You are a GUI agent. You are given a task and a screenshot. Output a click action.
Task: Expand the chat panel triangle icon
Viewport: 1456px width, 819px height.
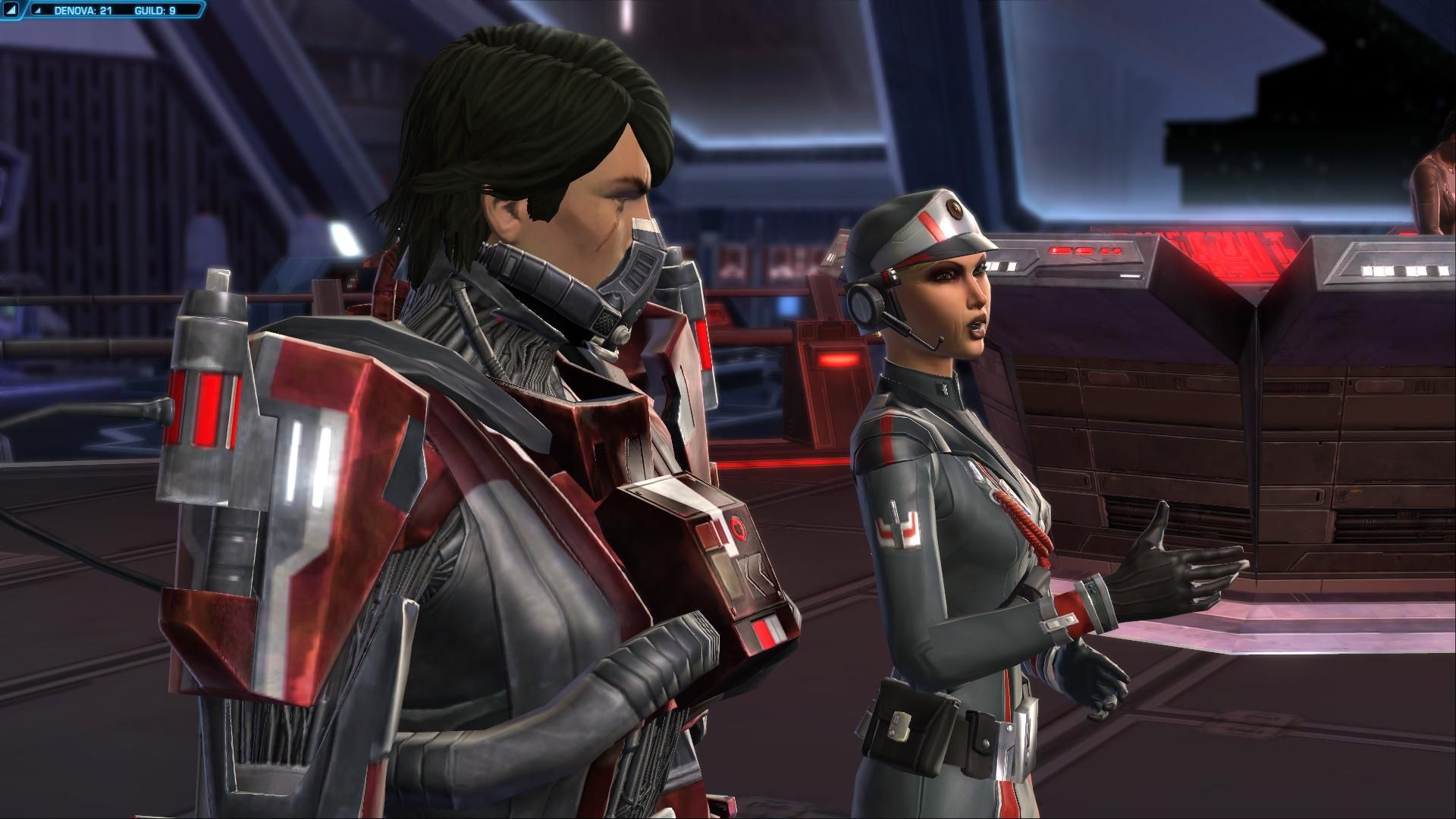coord(10,10)
